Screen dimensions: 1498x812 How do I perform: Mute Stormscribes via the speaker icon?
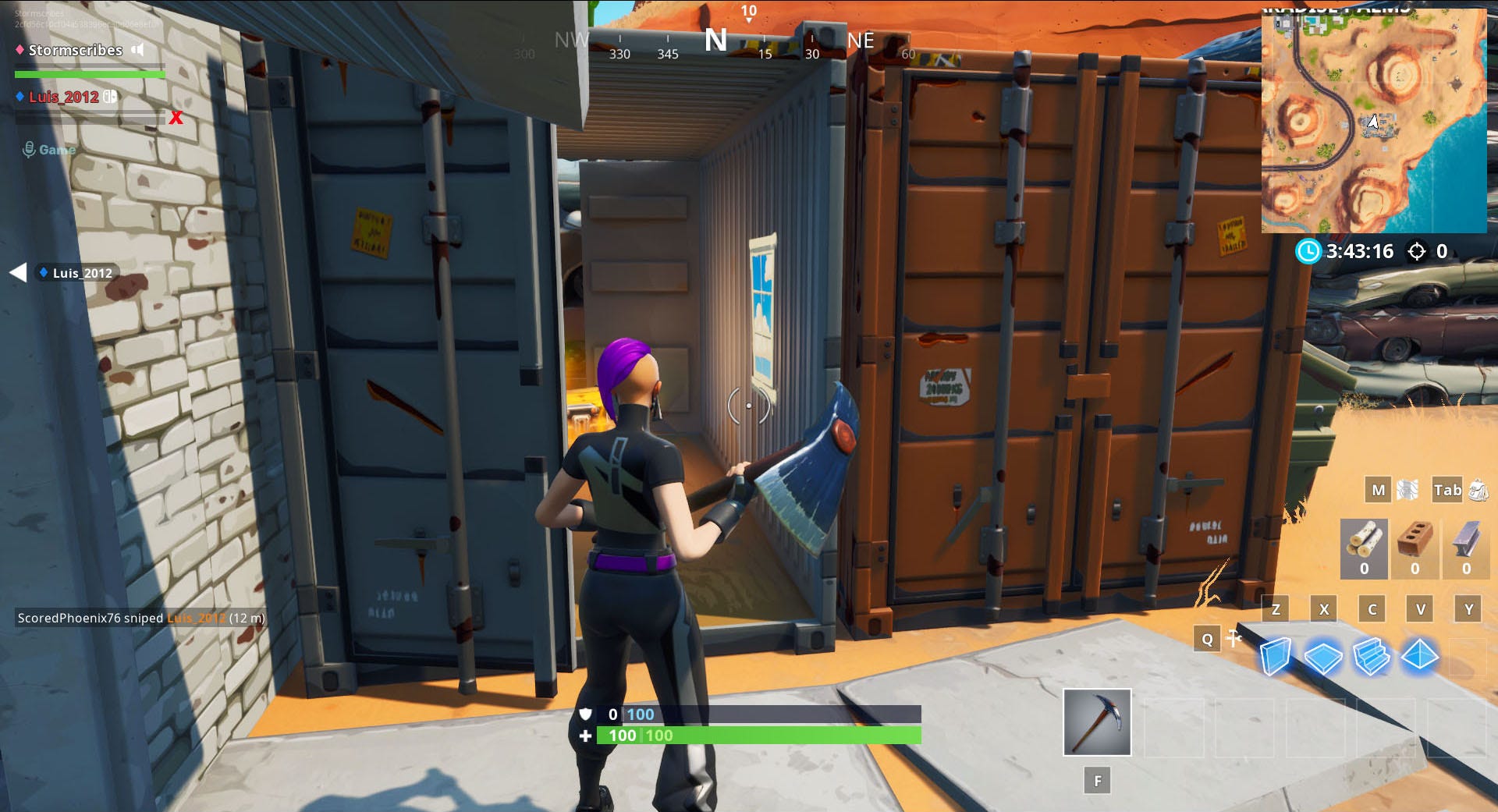pyautogui.click(x=137, y=50)
